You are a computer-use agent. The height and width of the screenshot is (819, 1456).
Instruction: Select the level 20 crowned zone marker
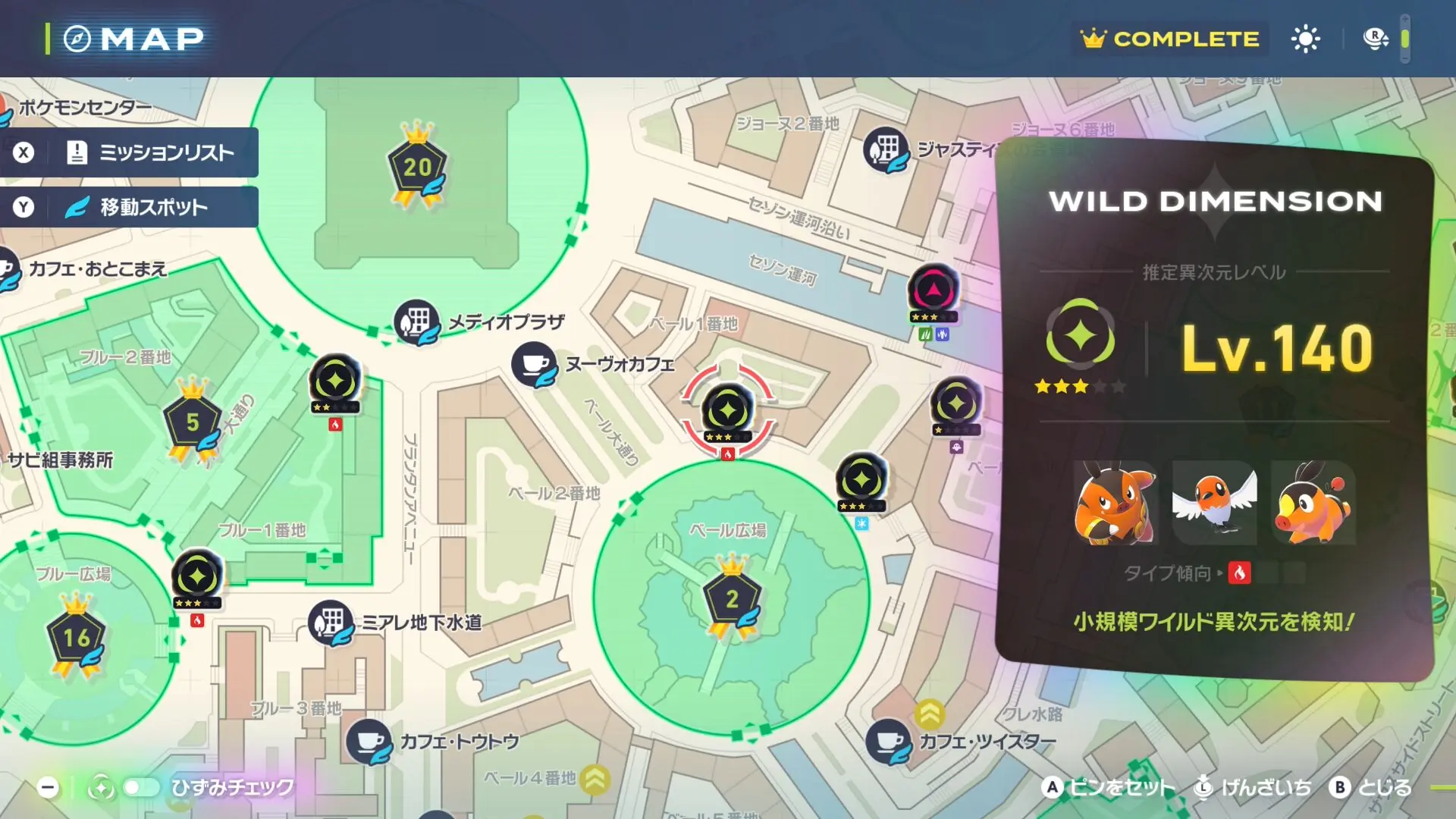click(416, 168)
